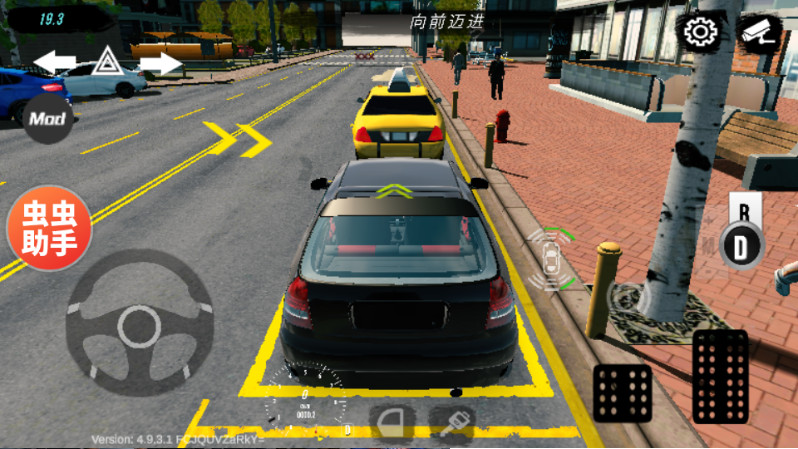Open the settings gear menu
Screen dimensions: 798x449
click(x=701, y=32)
